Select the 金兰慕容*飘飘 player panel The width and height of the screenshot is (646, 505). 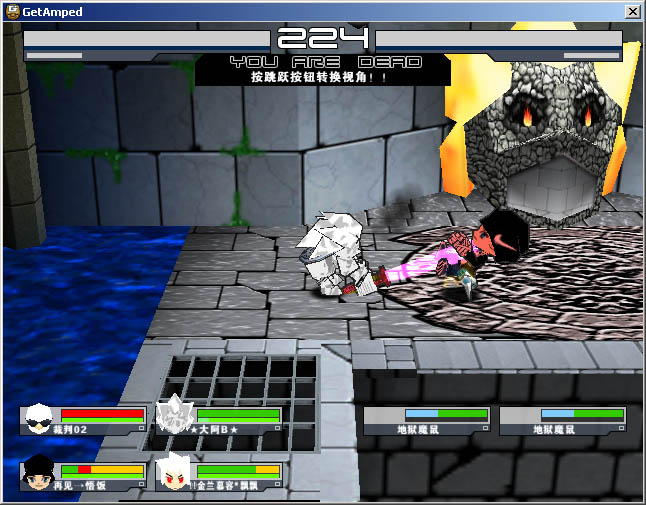pyautogui.click(x=219, y=476)
